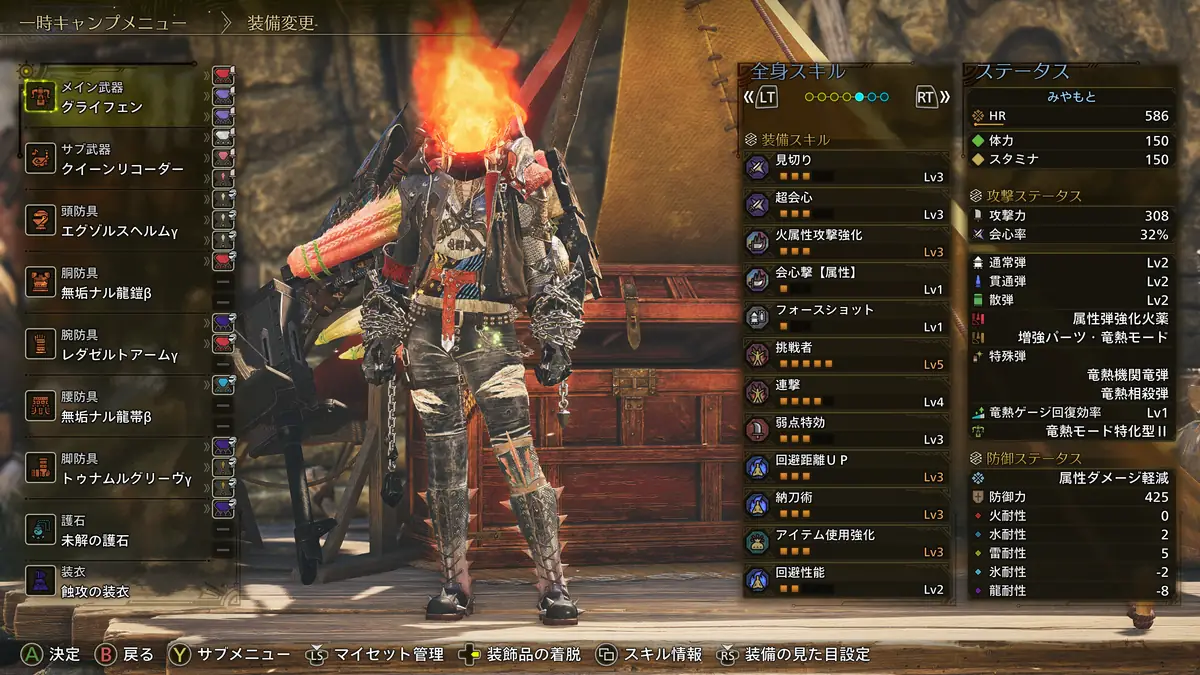The image size is (1200, 675).
Task: Select sub weapon クイーンリコーダー slot
Action: click(110, 160)
